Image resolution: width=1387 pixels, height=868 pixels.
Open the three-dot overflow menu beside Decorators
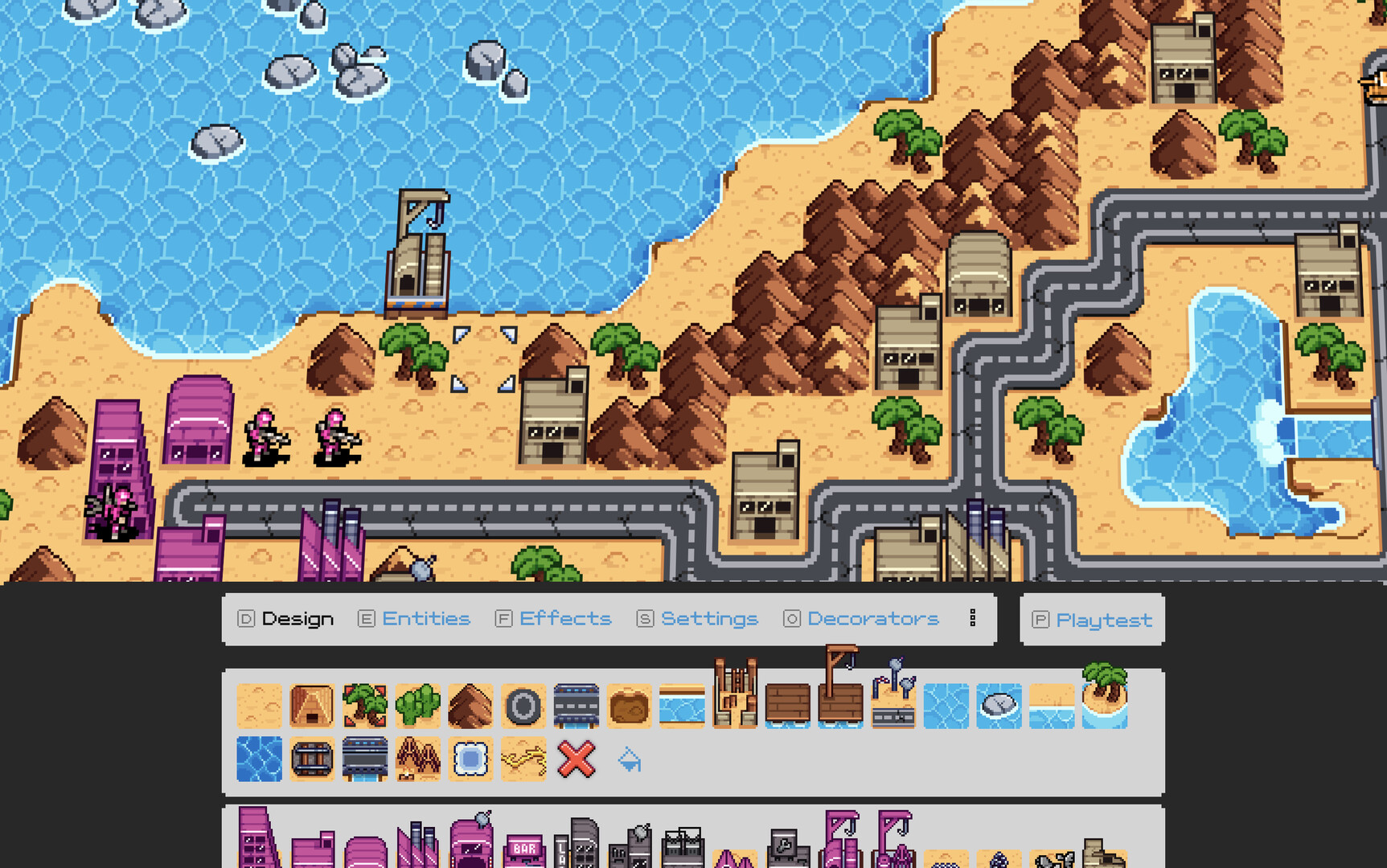coord(973,618)
